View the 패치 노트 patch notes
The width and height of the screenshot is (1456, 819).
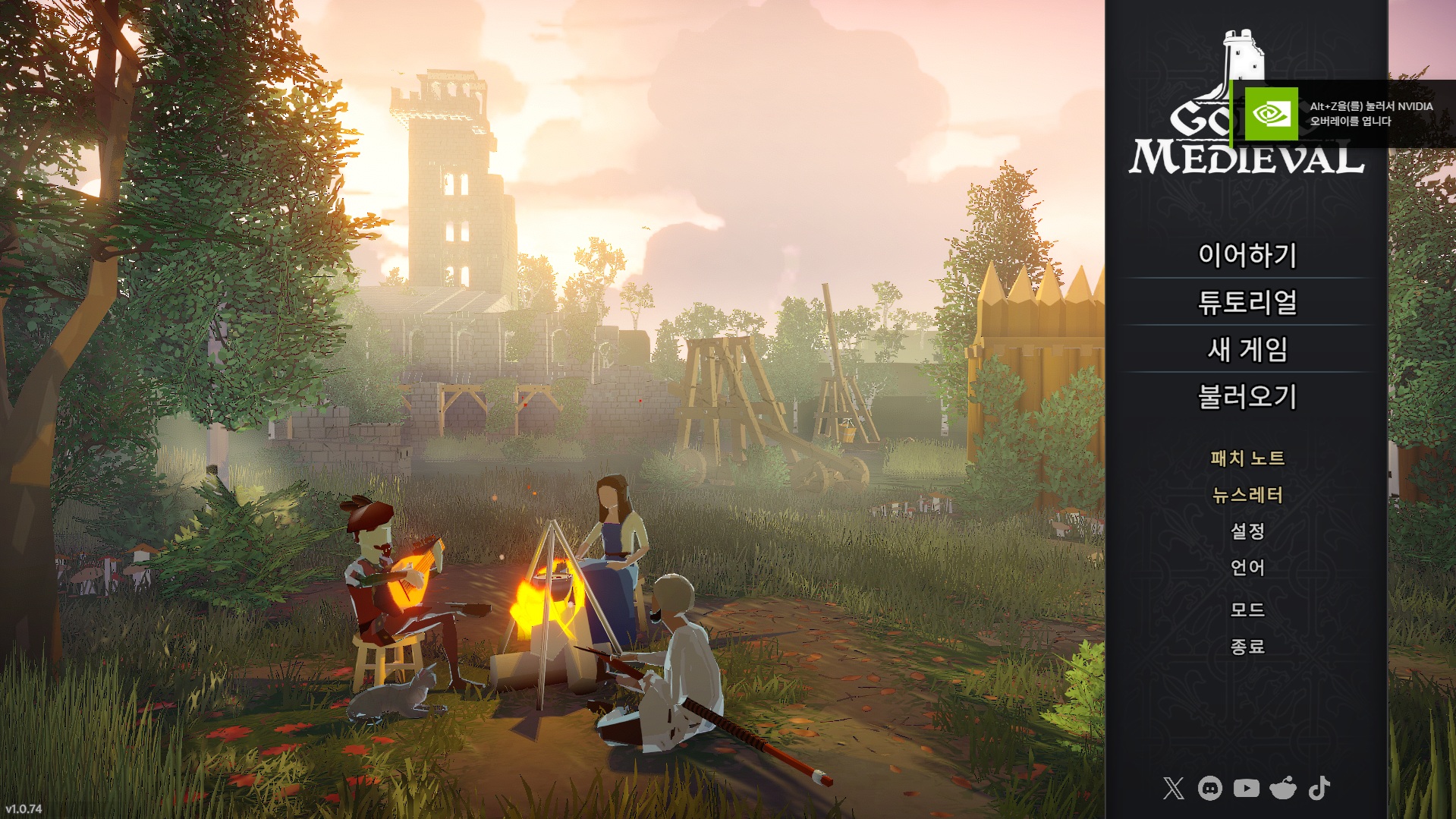point(1247,458)
